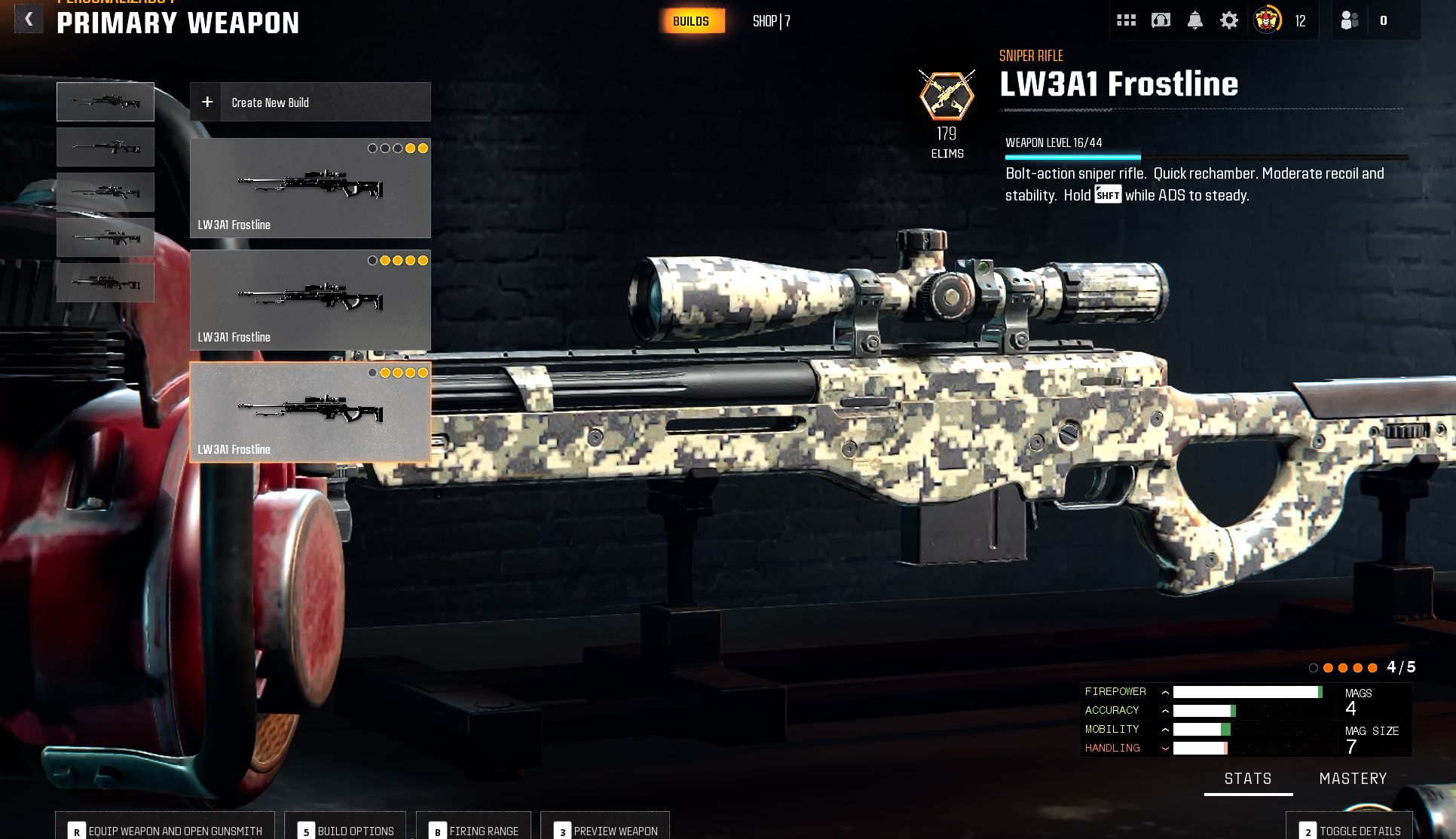Choose Preview Weapon
The height and width of the screenshot is (839, 1456).
click(606, 829)
